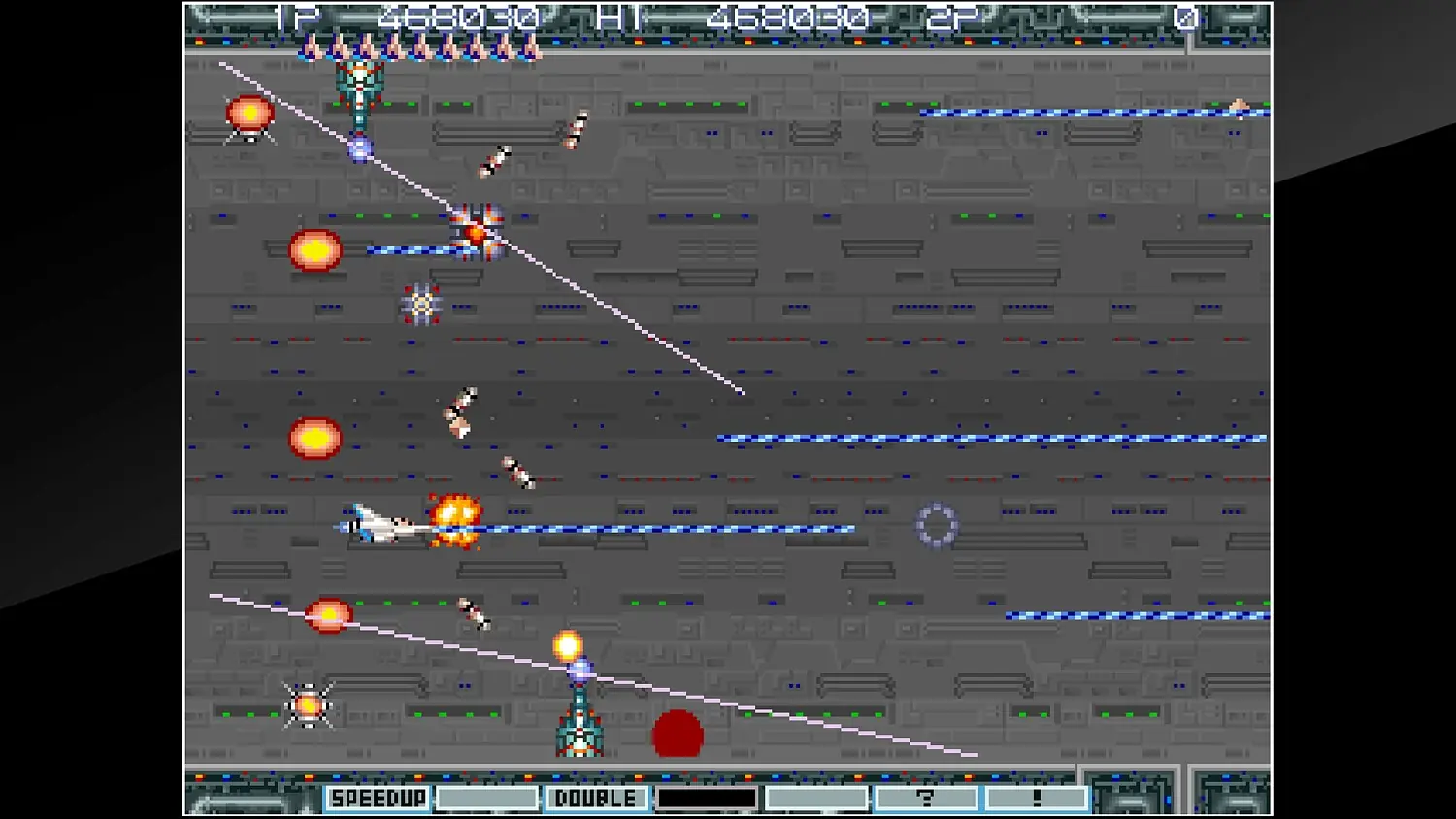This screenshot has width=1456, height=819.
Task: Click the zero score on the far right
Action: pyautogui.click(x=1186, y=16)
